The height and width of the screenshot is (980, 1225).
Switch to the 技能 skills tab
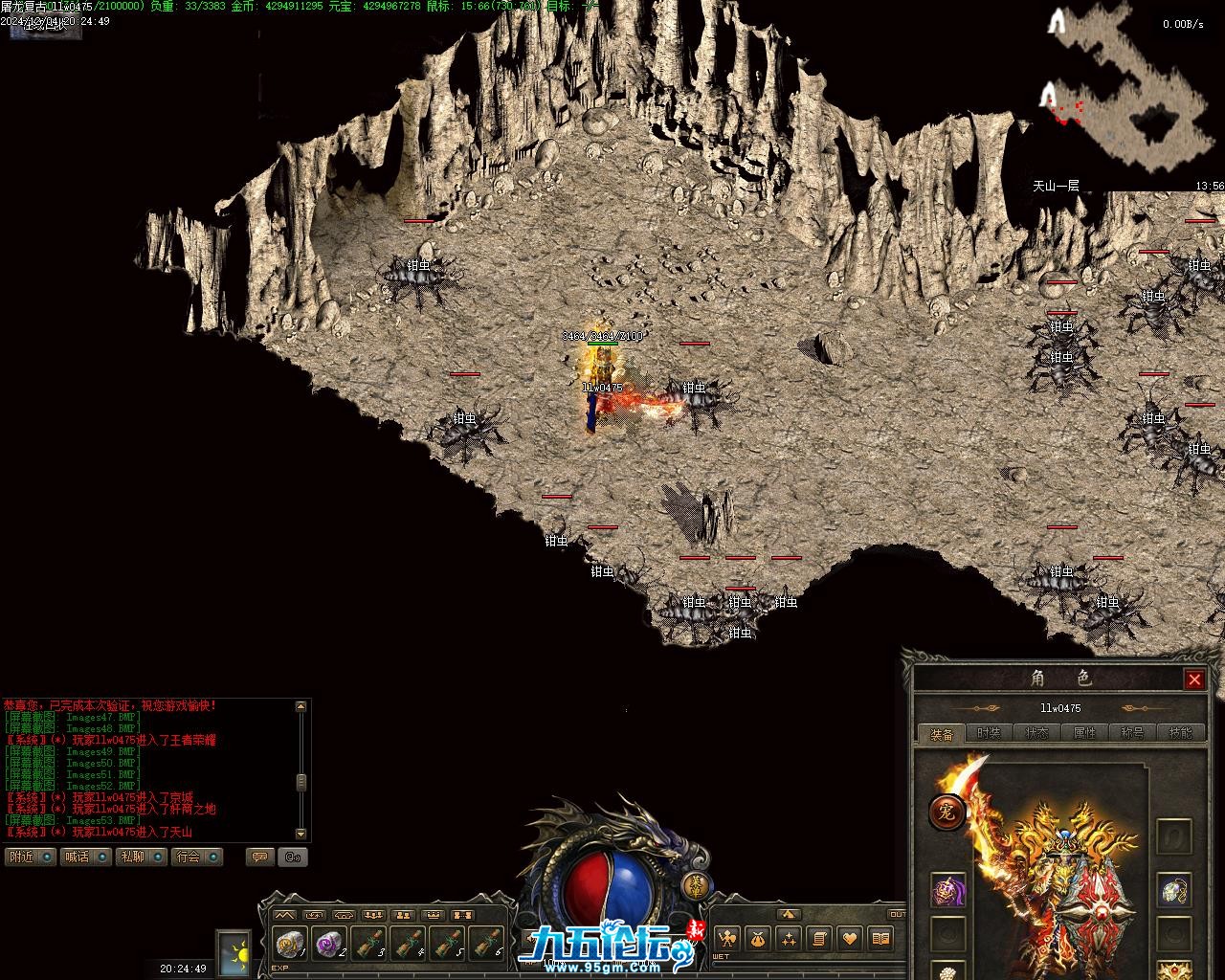pyautogui.click(x=1180, y=733)
